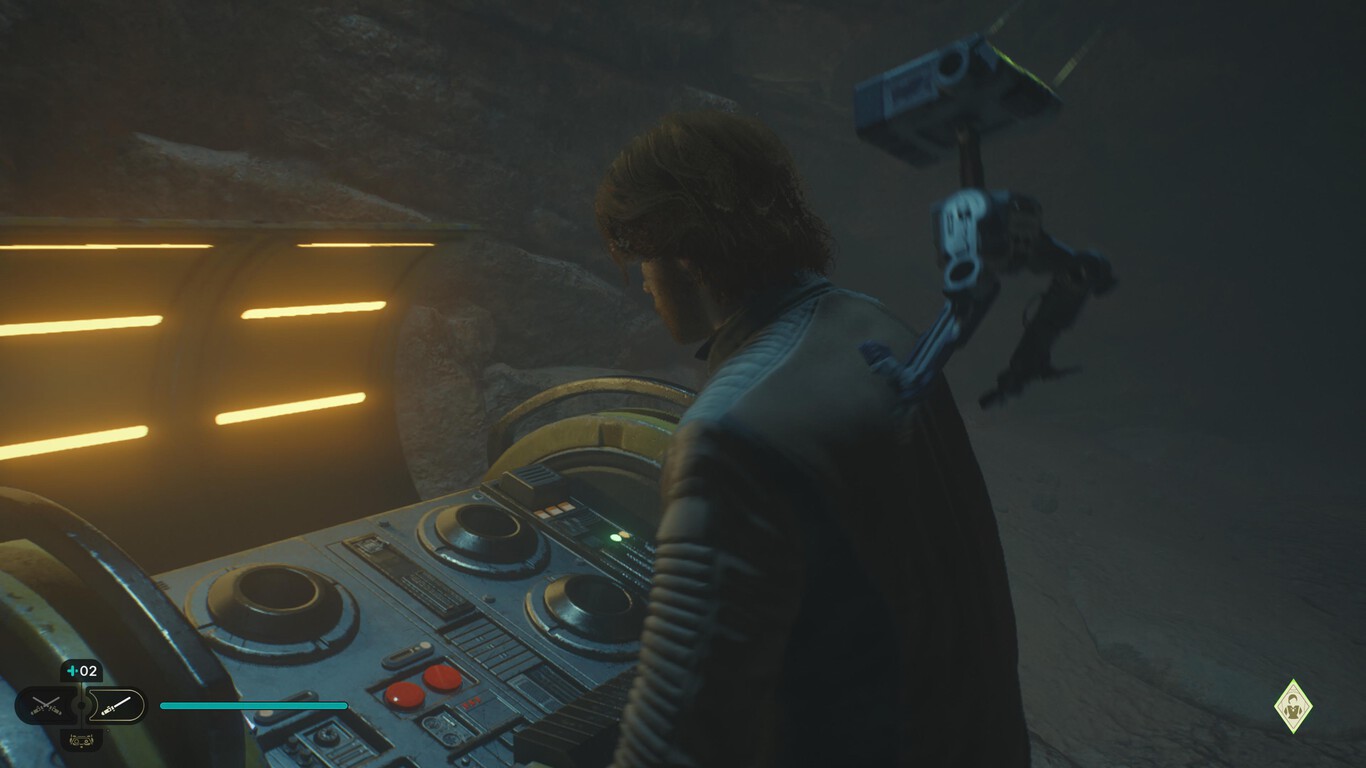Use a stim canister from the stim slot
Image resolution: width=1366 pixels, height=768 pixels.
point(81,670)
